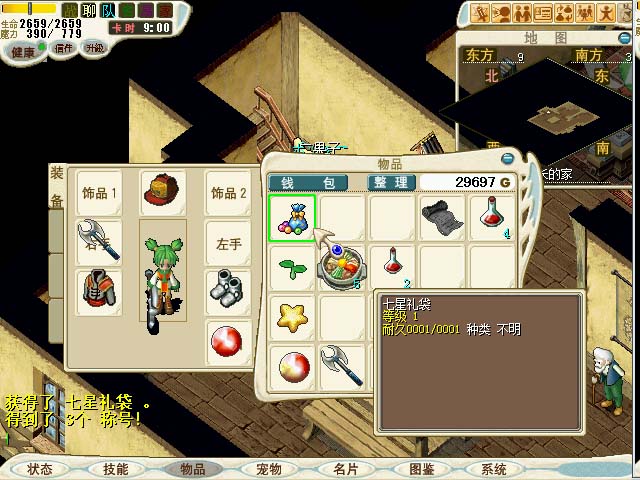Open the 状态 status tab
Viewport: 640px width, 480px height.
[40, 469]
